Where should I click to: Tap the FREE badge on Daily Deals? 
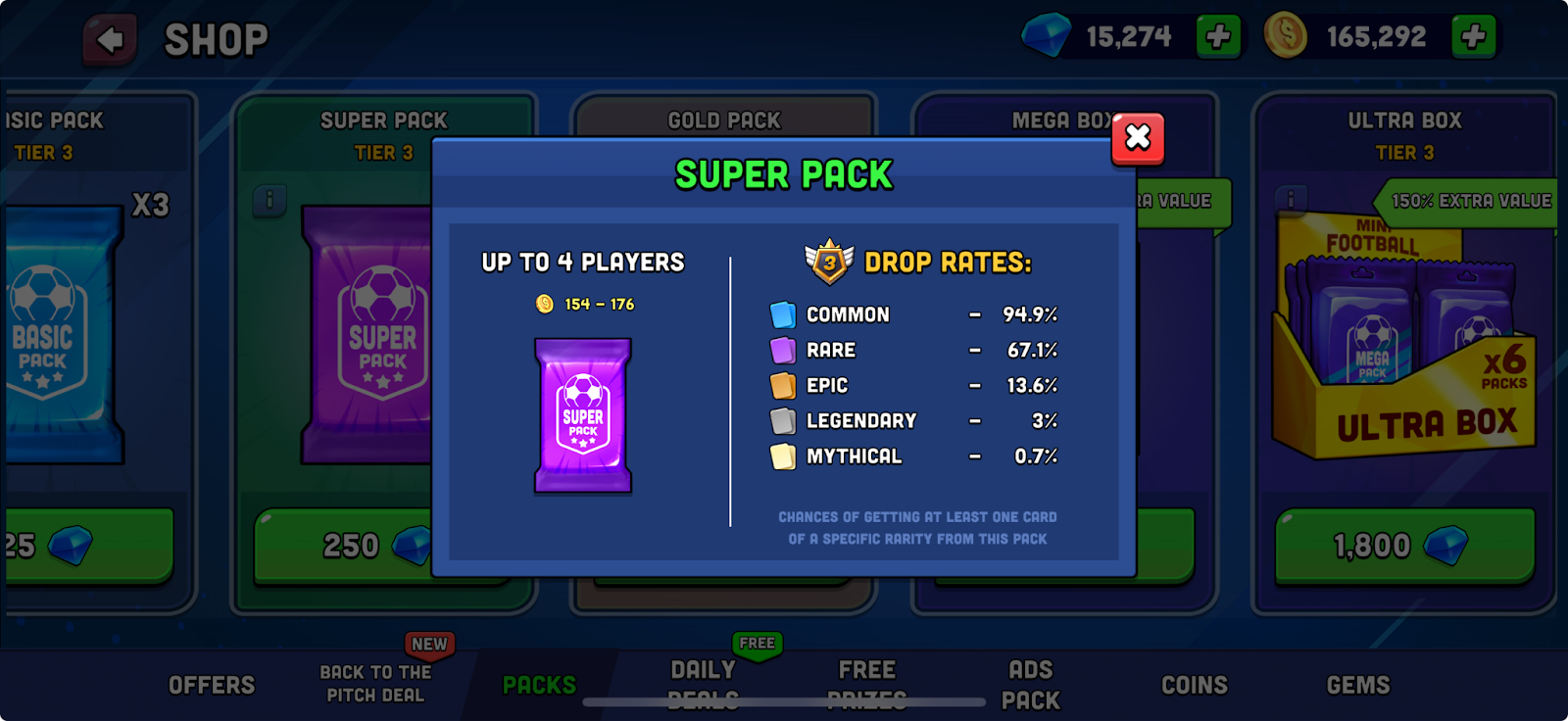pos(755,644)
